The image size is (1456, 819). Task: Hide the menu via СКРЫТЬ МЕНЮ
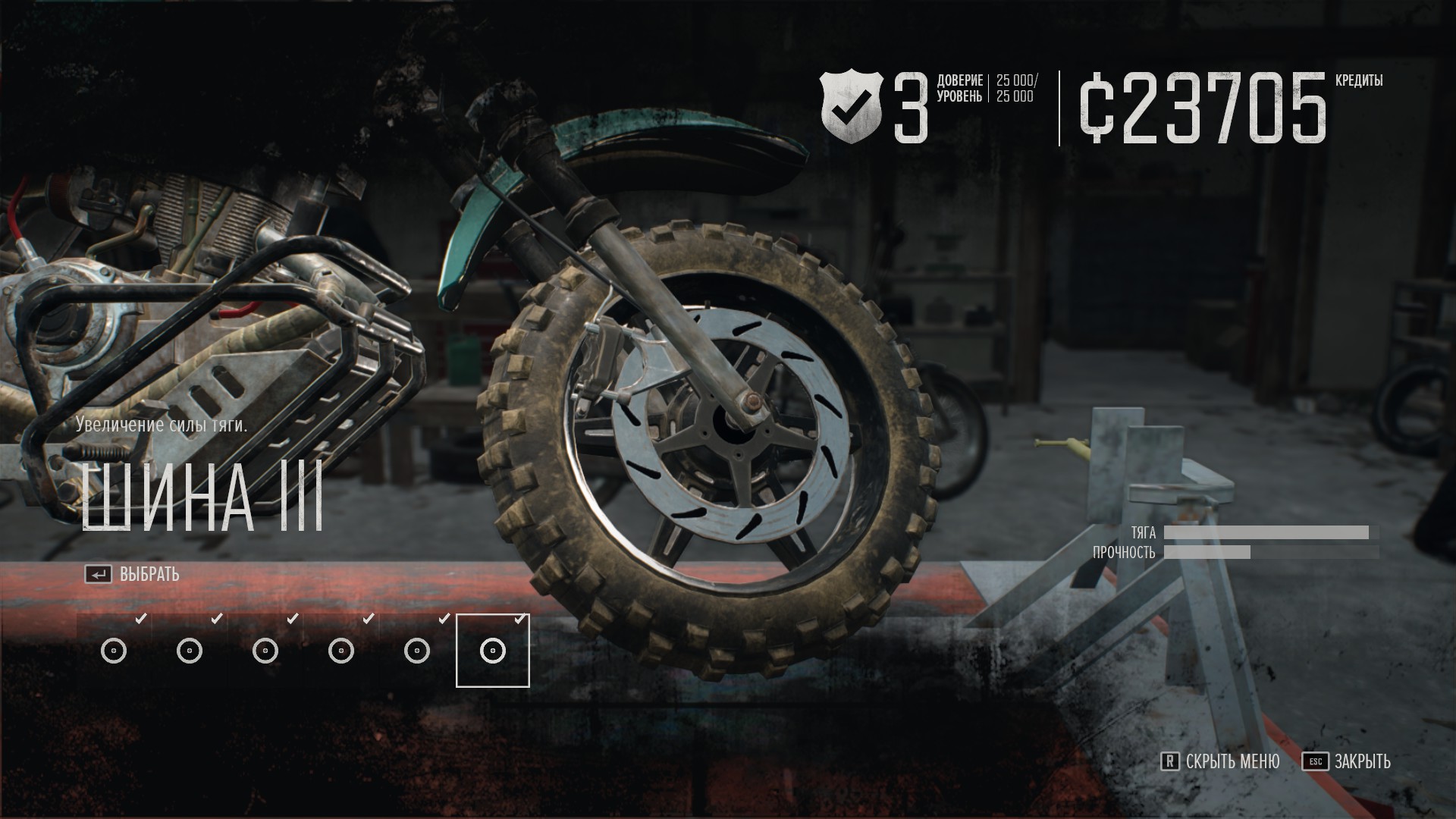pyautogui.click(x=1221, y=761)
